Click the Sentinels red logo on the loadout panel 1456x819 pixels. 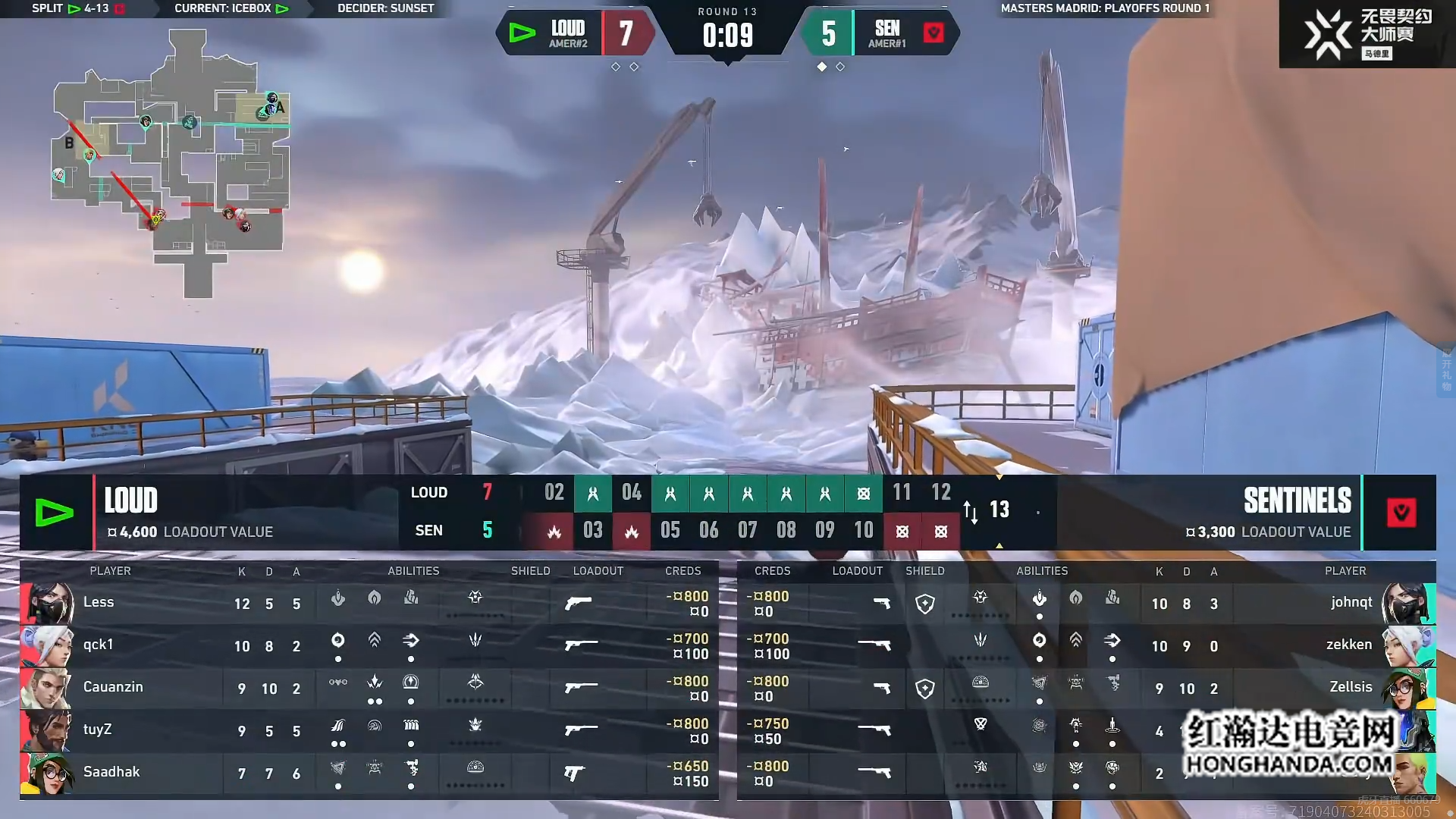[x=1401, y=513]
